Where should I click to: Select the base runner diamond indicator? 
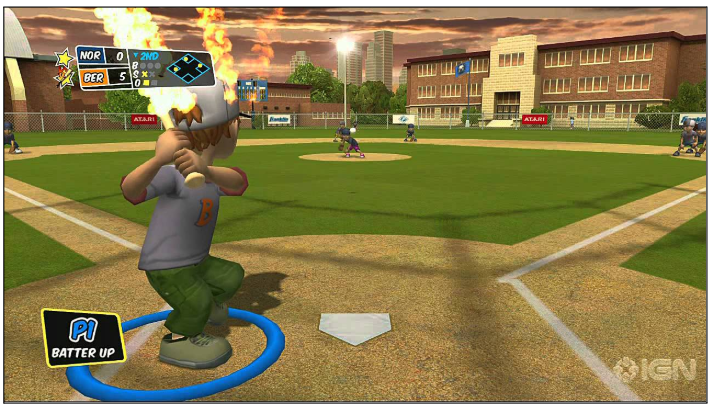tap(189, 68)
